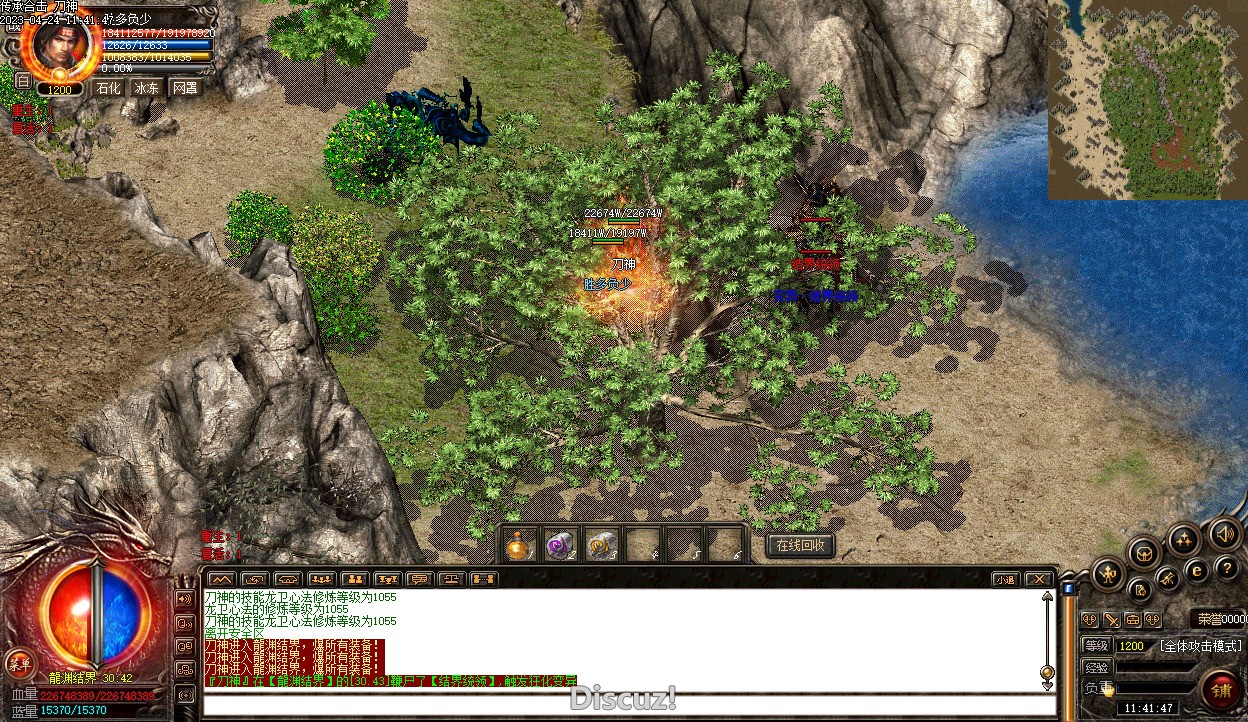
Task: Select the purple scroll in hotbar slot 2
Action: pyautogui.click(x=560, y=546)
